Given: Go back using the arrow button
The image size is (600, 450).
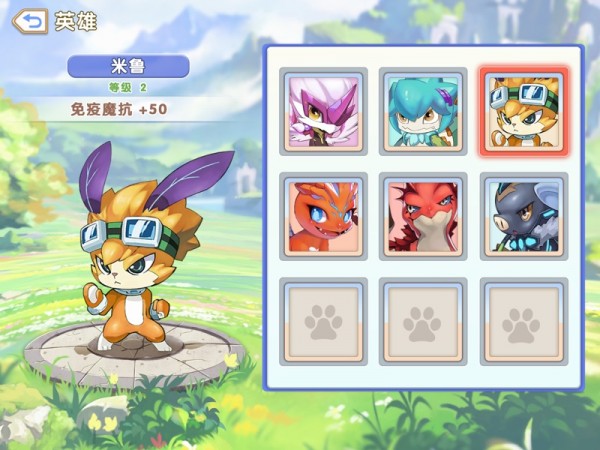Looking at the screenshot, I should 30,21.
